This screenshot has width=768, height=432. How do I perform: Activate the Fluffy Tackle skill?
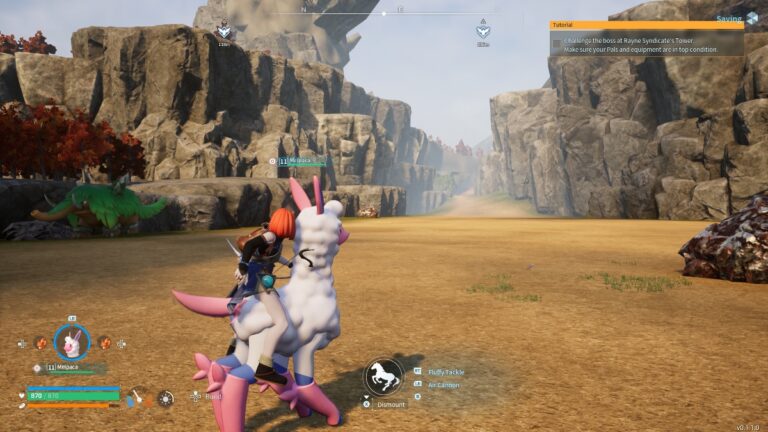[x=446, y=372]
